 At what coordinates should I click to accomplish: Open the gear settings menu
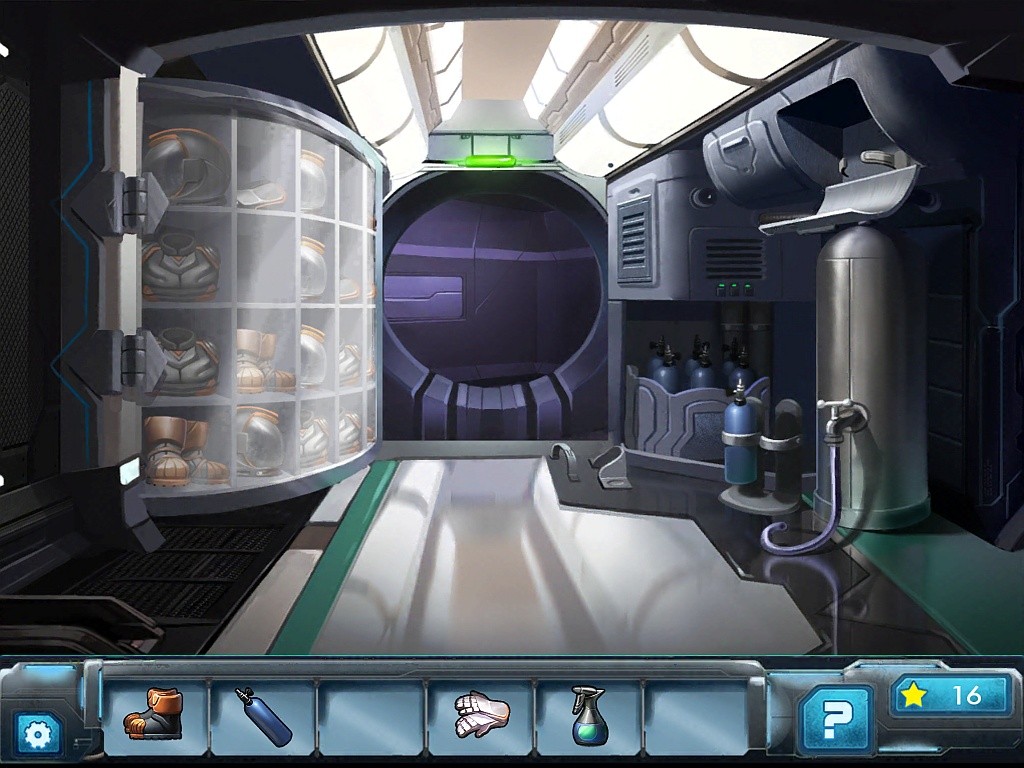pyautogui.click(x=38, y=735)
